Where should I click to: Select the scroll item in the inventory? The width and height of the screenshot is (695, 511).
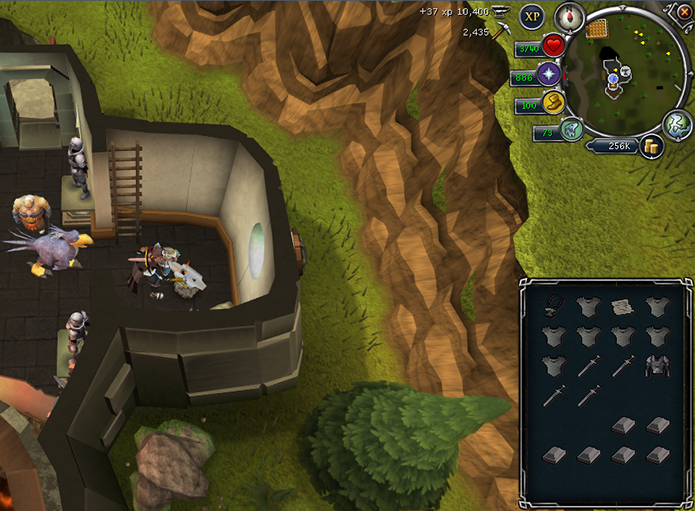tap(621, 306)
